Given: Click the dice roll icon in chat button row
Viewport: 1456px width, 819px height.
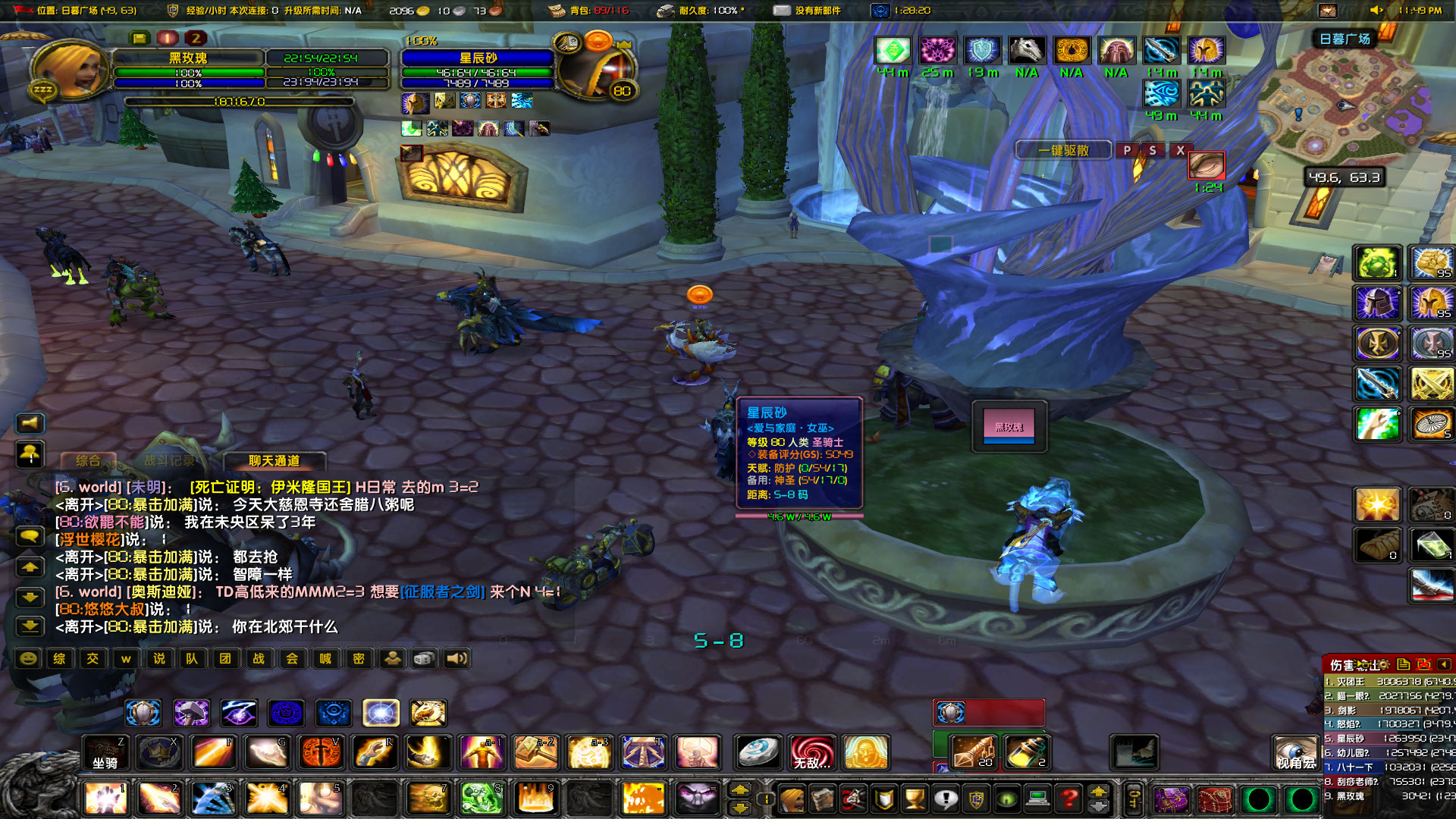Looking at the screenshot, I should click(x=422, y=658).
